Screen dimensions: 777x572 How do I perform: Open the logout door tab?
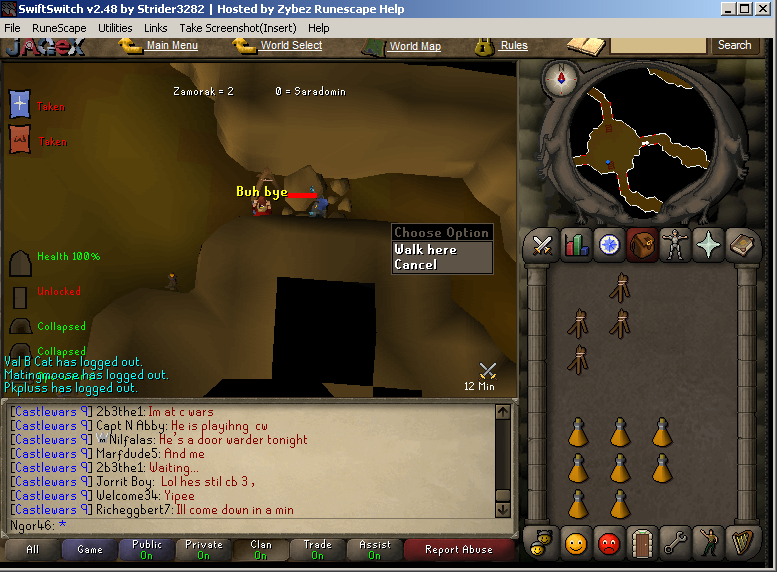click(x=642, y=542)
